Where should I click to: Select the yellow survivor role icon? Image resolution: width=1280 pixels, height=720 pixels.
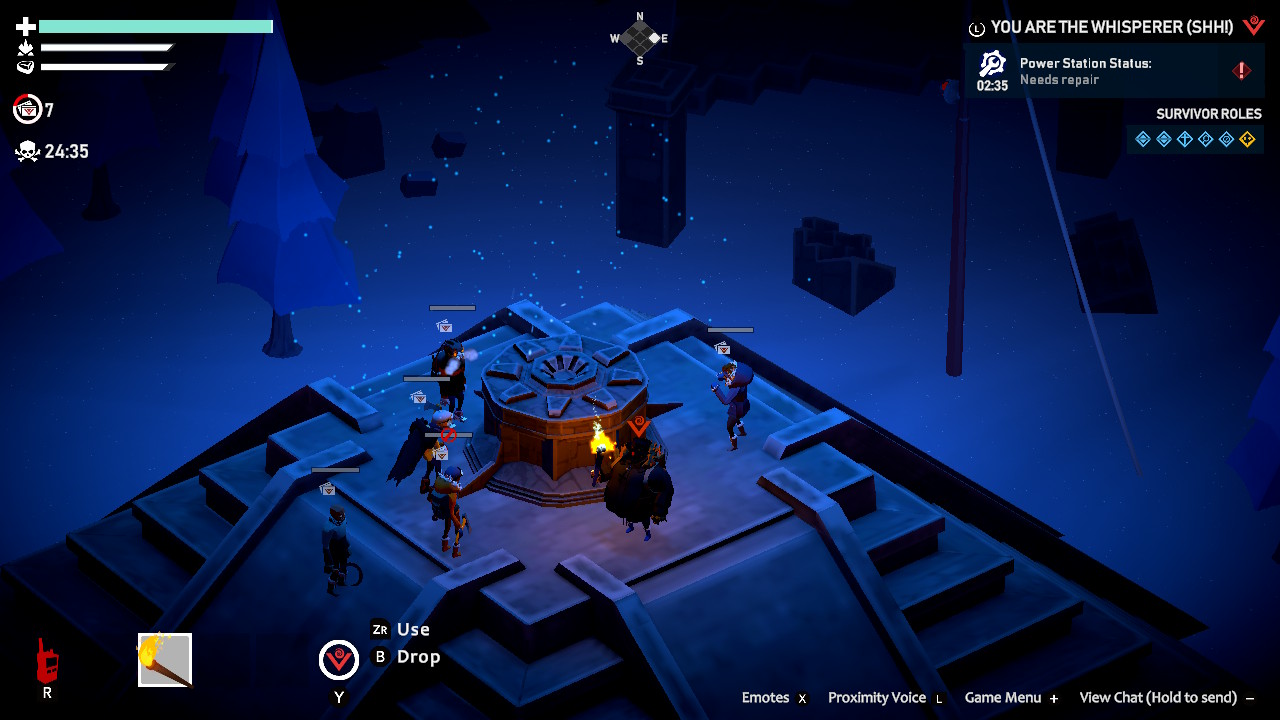pyautogui.click(x=1249, y=139)
